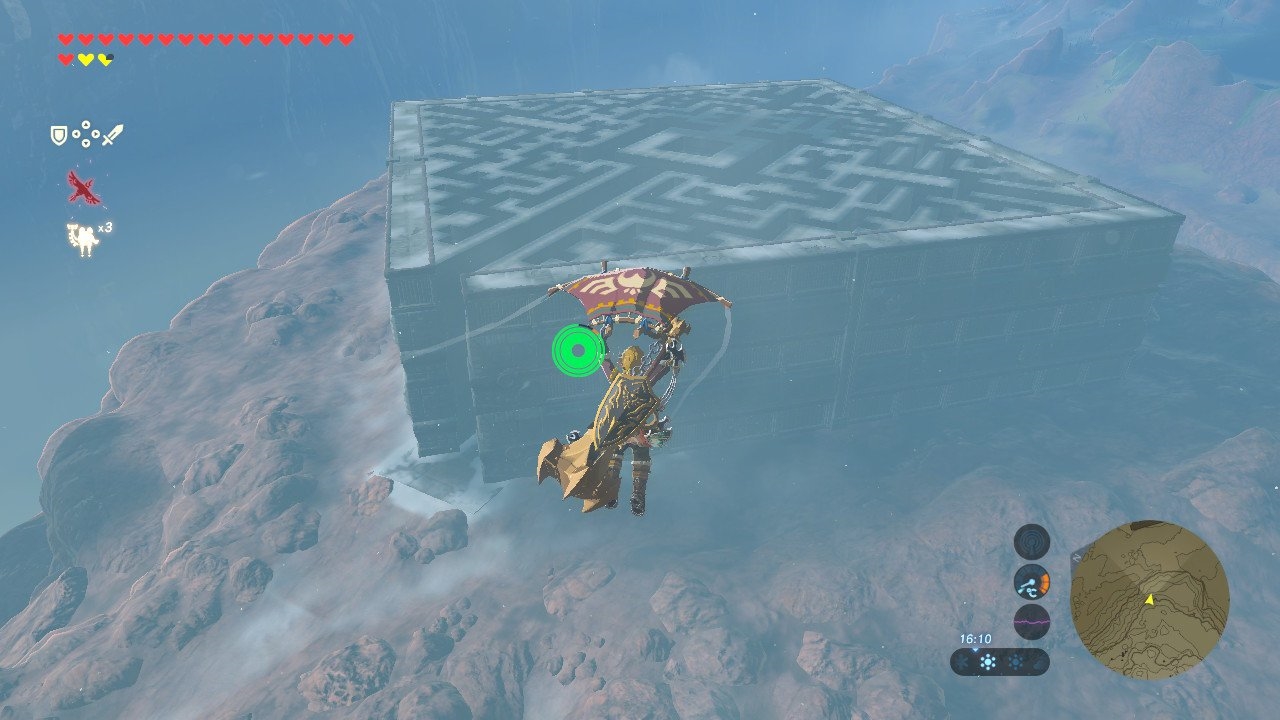The height and width of the screenshot is (720, 1280).
Task: Open the circular minimap
Action: [1149, 600]
